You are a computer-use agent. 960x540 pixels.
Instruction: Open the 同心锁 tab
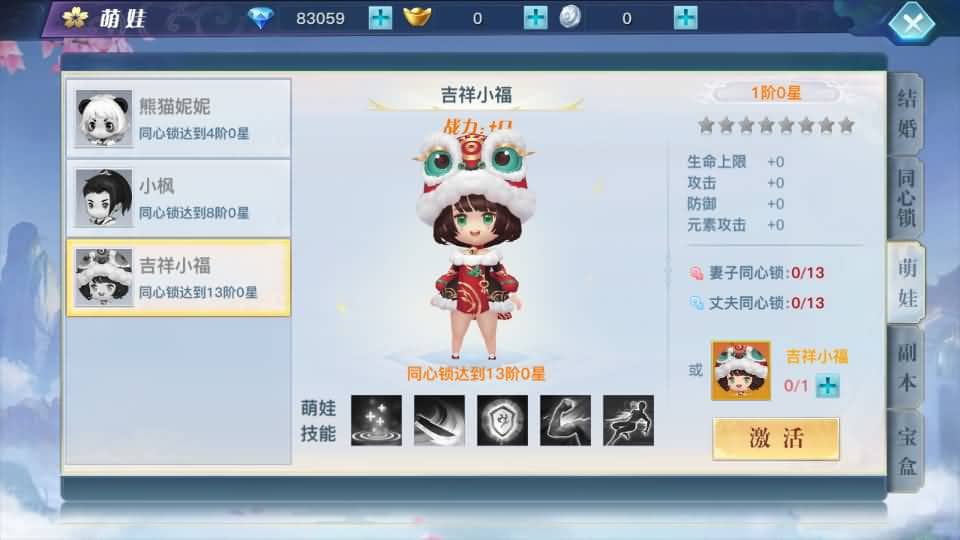[907, 196]
